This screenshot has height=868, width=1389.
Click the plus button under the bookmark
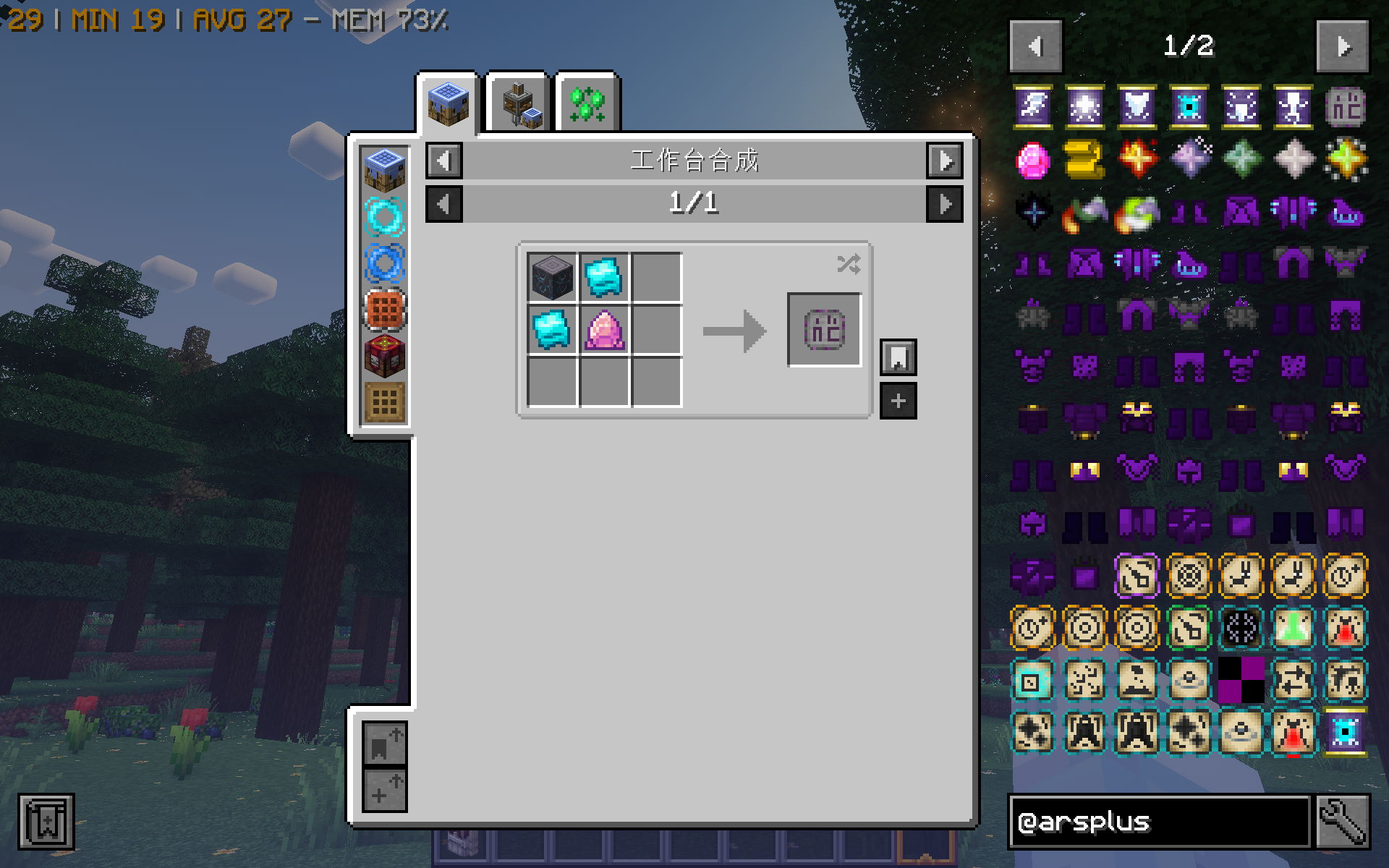point(898,399)
